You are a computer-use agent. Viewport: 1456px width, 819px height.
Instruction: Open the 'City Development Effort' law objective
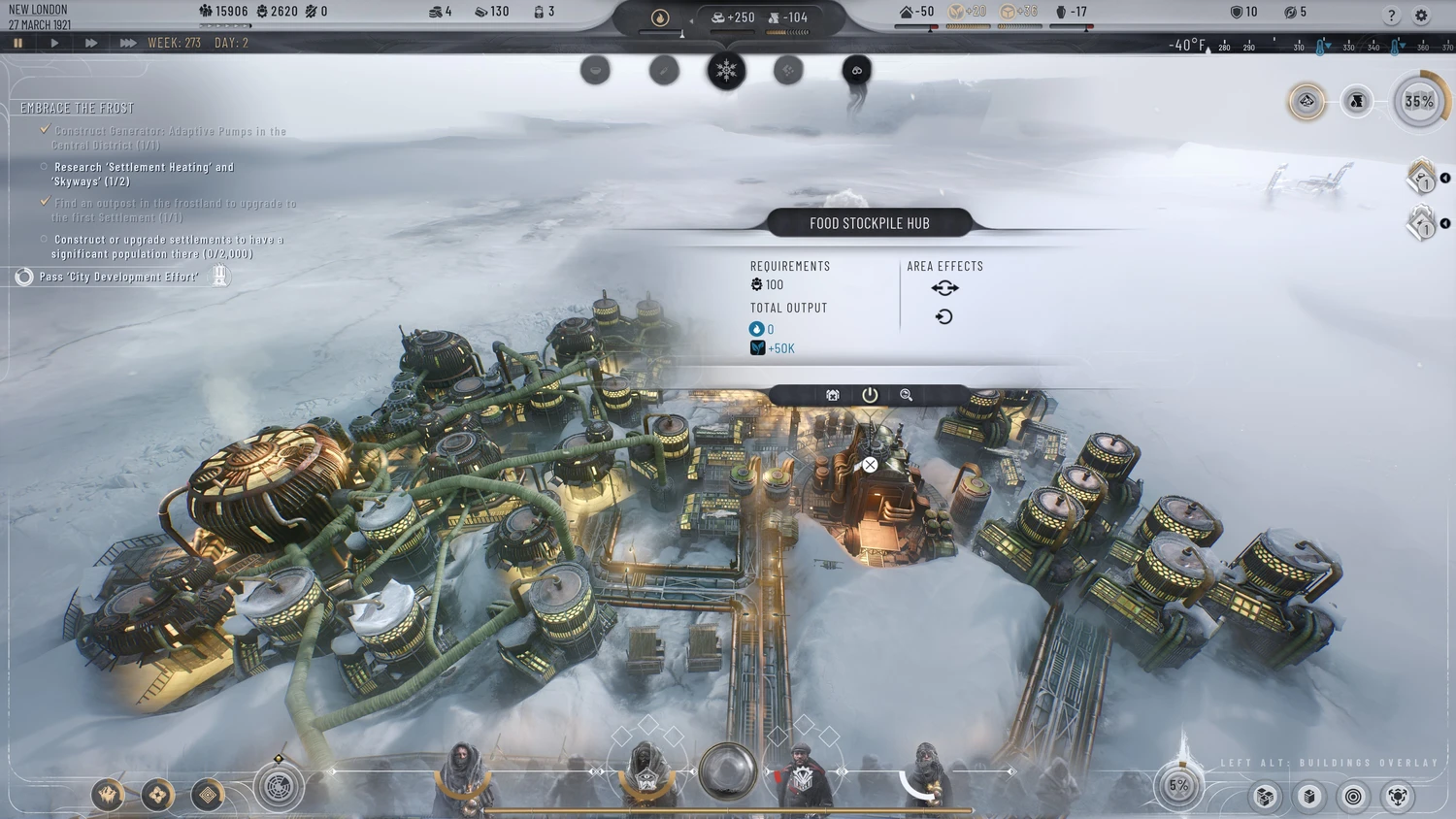tap(118, 277)
